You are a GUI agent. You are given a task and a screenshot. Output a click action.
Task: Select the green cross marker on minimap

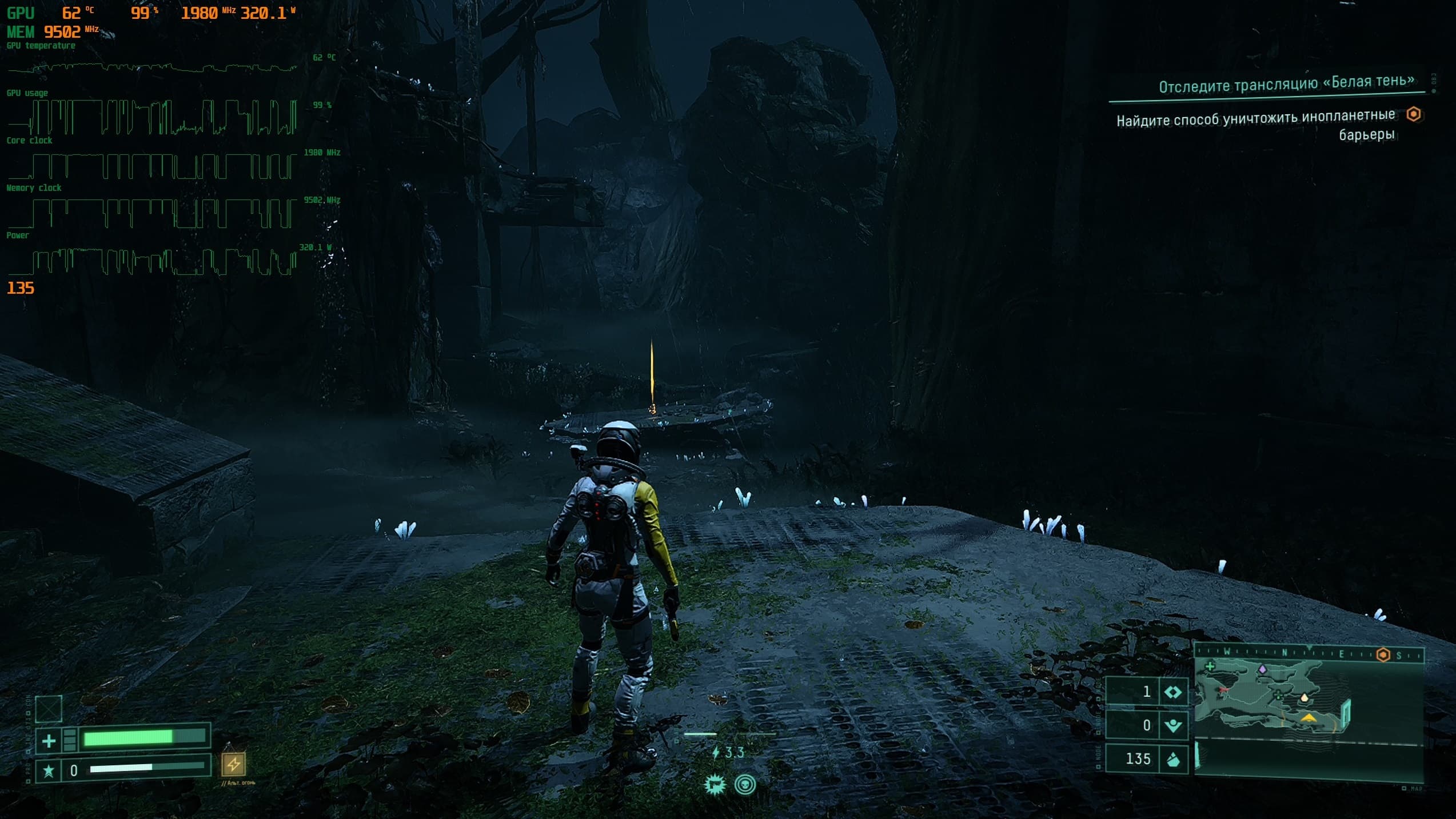pyautogui.click(x=1210, y=666)
